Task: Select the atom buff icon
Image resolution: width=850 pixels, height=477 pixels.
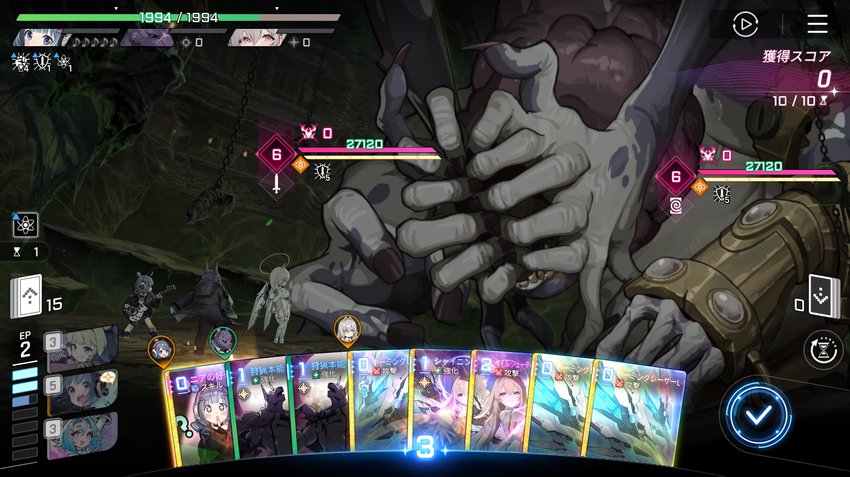Action: tap(25, 225)
